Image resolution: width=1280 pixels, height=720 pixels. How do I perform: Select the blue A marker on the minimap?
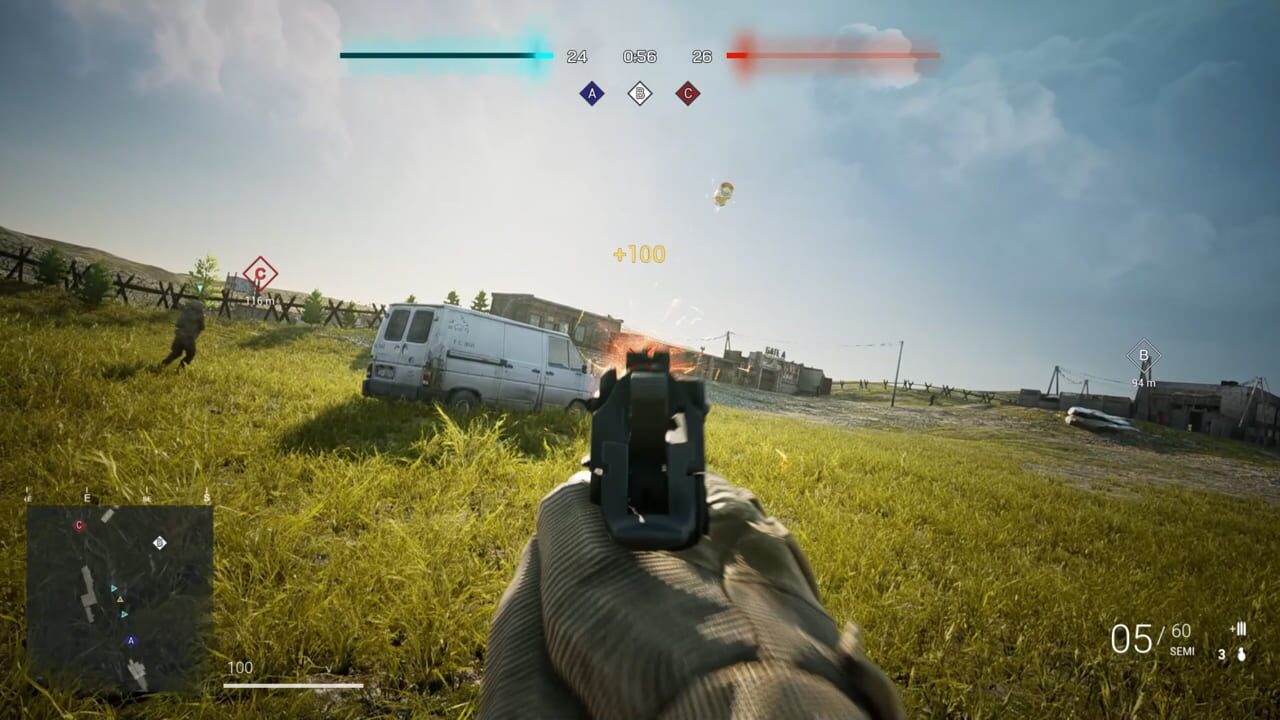(131, 640)
